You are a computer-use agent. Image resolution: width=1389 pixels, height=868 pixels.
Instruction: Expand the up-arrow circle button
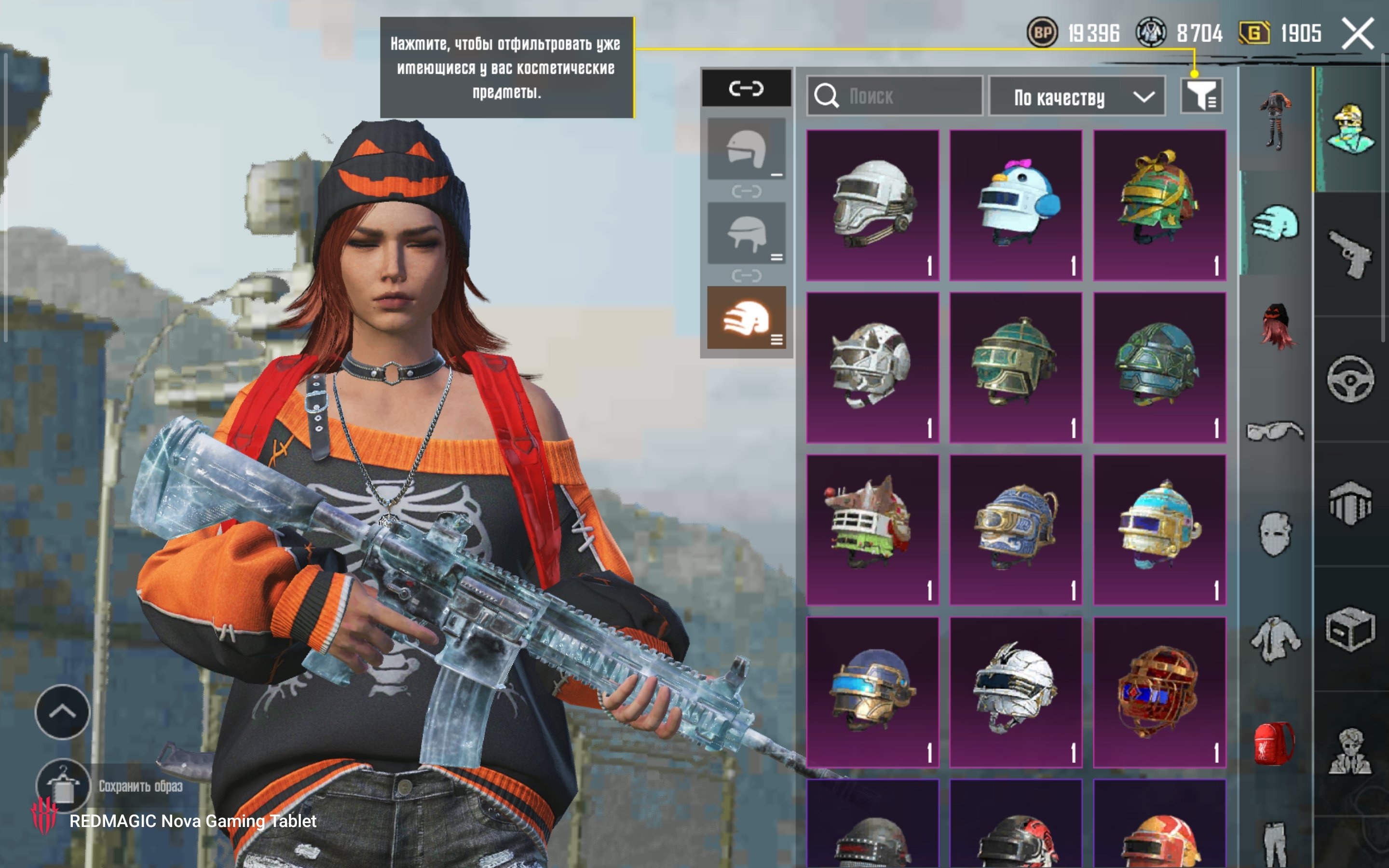point(63,712)
